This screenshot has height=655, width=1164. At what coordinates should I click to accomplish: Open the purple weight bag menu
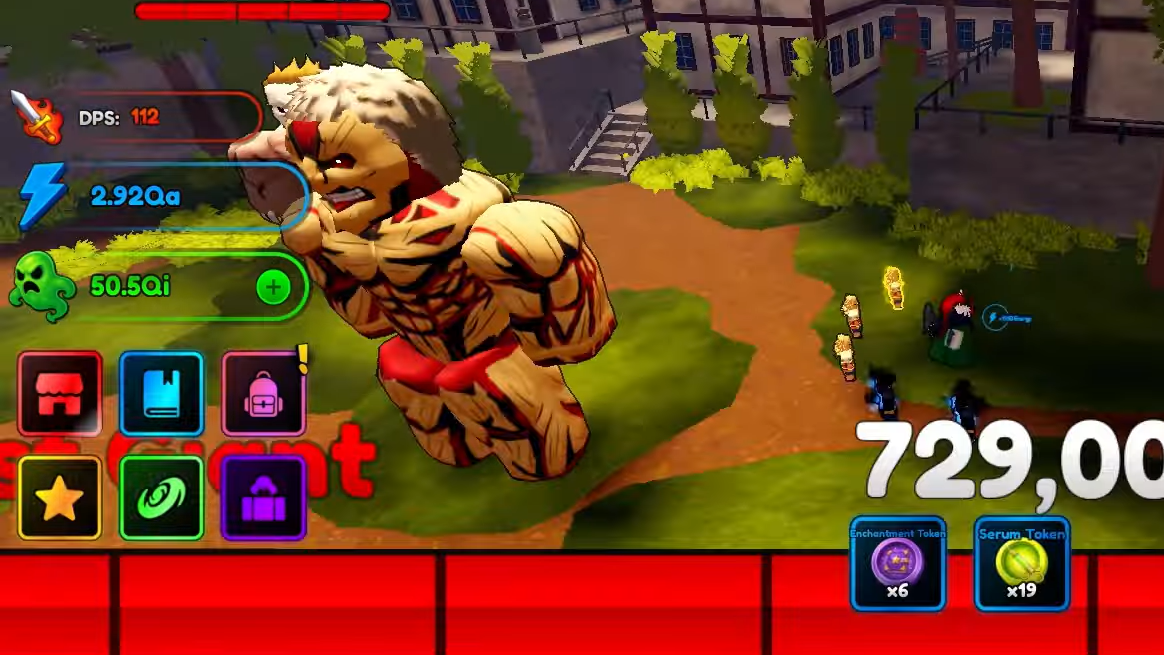pos(263,498)
